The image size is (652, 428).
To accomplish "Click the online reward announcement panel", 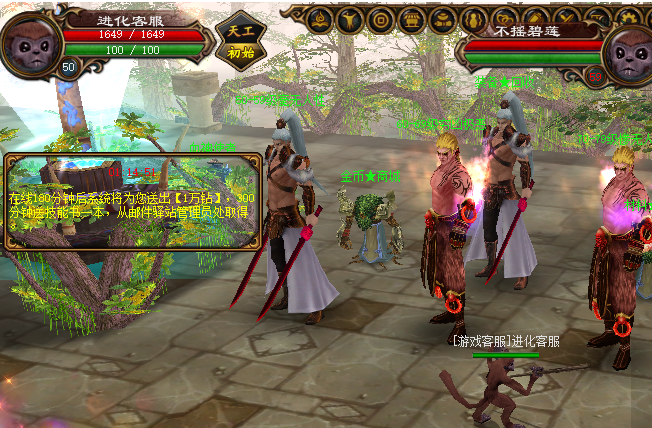I will 135,200.
